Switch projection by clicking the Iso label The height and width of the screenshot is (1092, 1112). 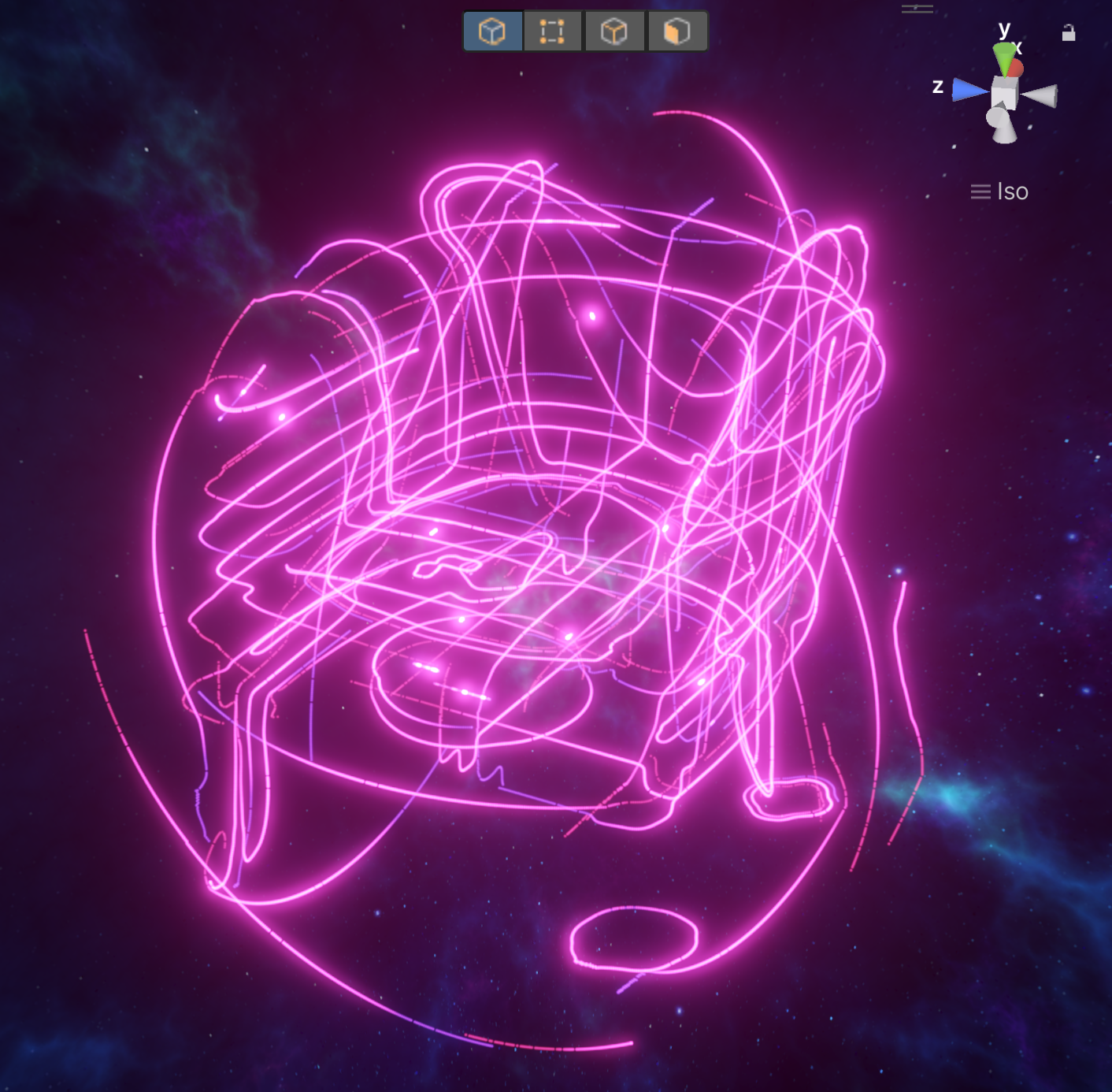[1013, 192]
